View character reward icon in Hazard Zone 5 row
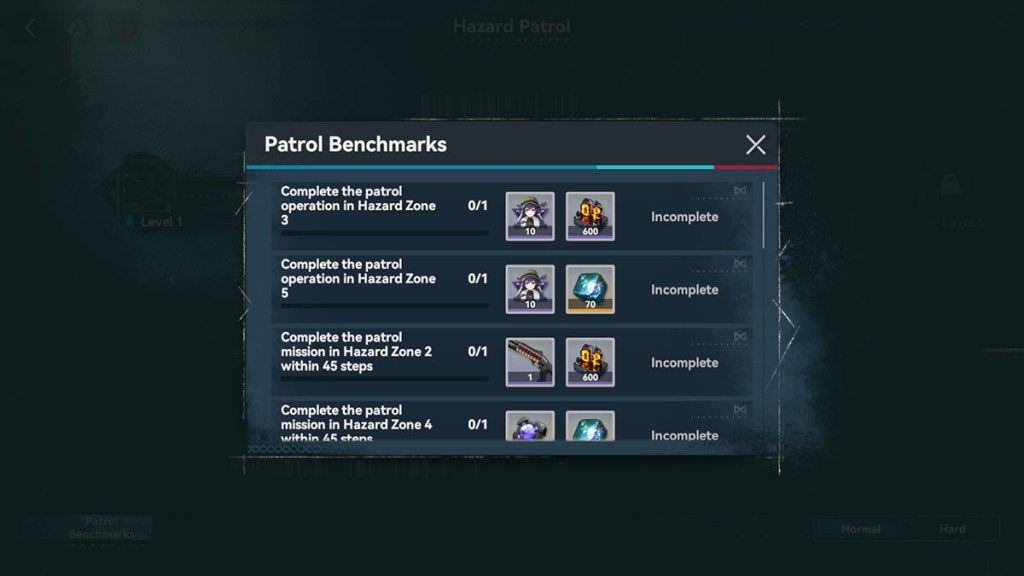The image size is (1024, 576). tap(530, 289)
